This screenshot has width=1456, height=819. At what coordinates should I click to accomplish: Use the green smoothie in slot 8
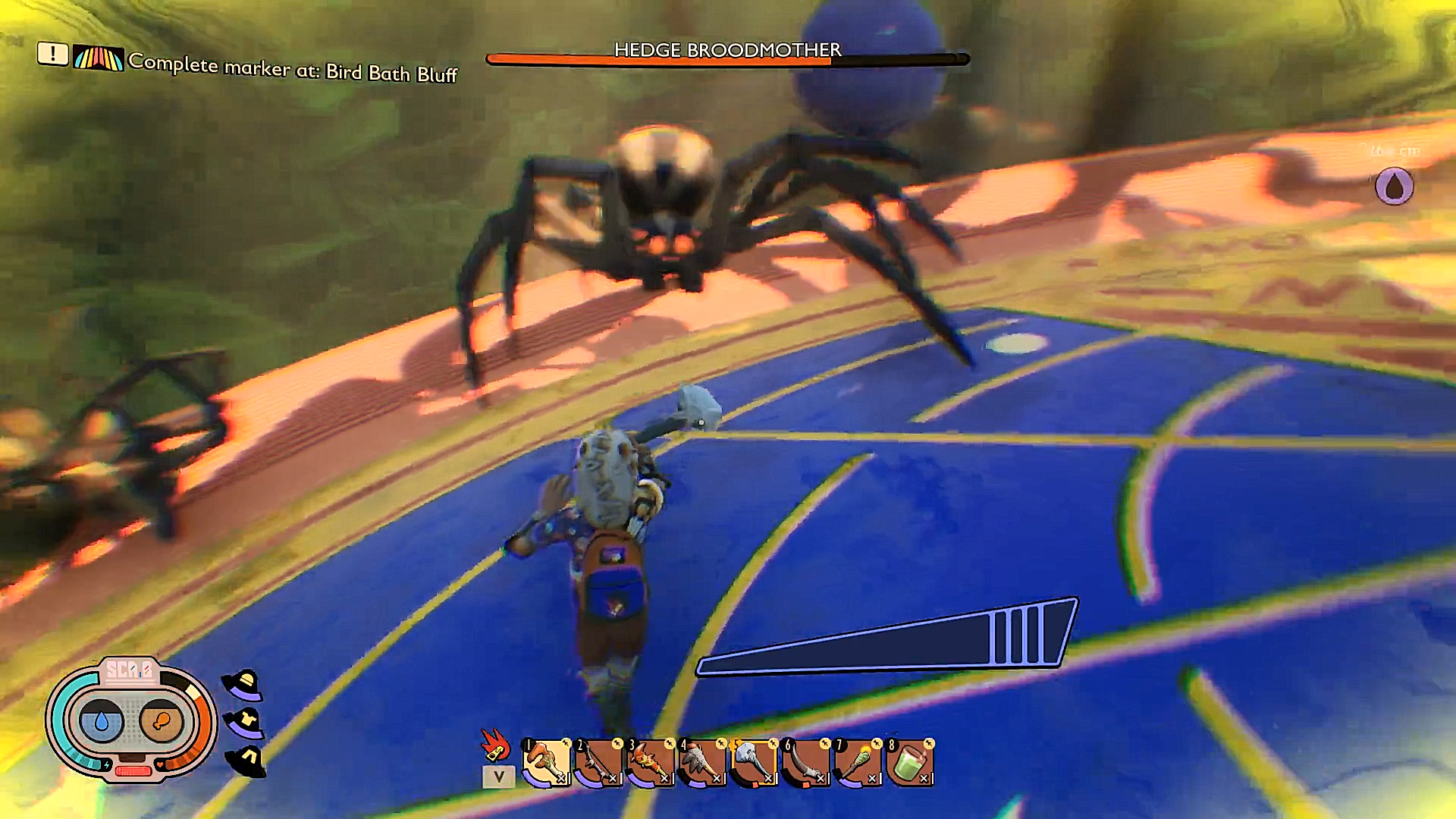coord(910,762)
